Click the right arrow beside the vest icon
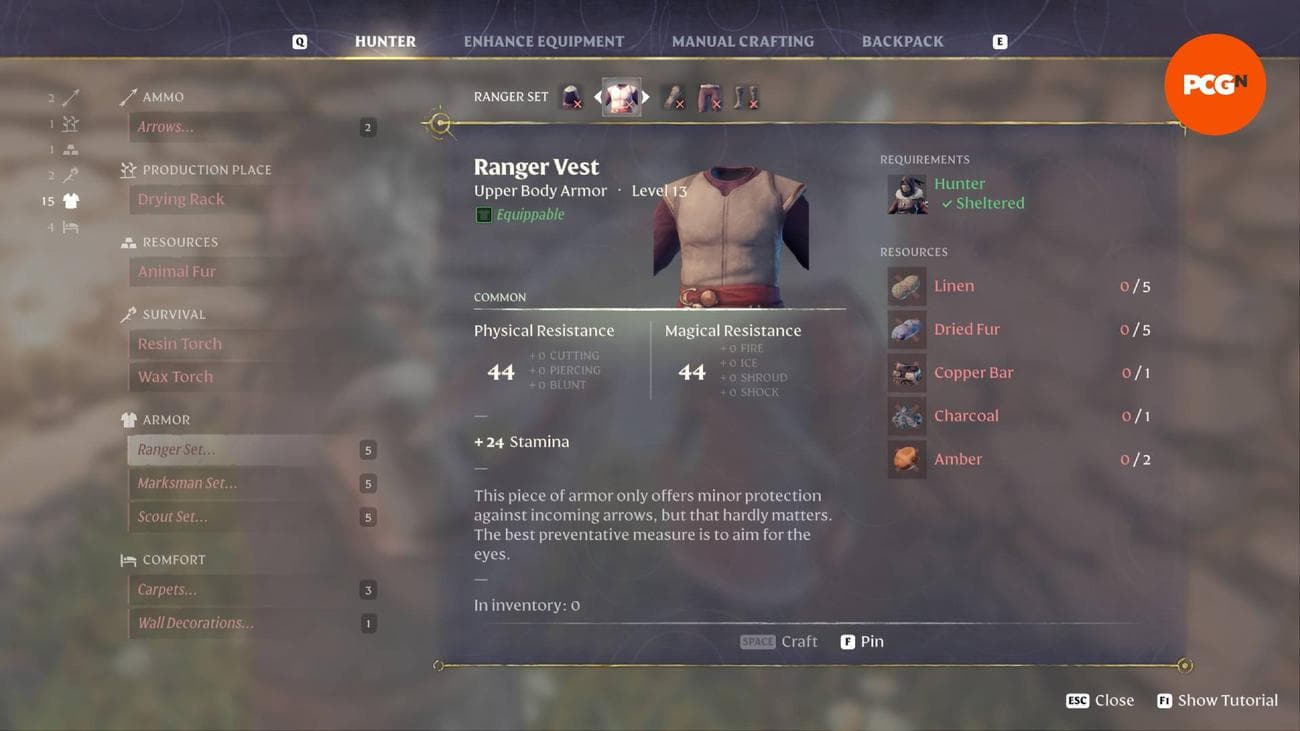The width and height of the screenshot is (1300, 731). [x=646, y=96]
